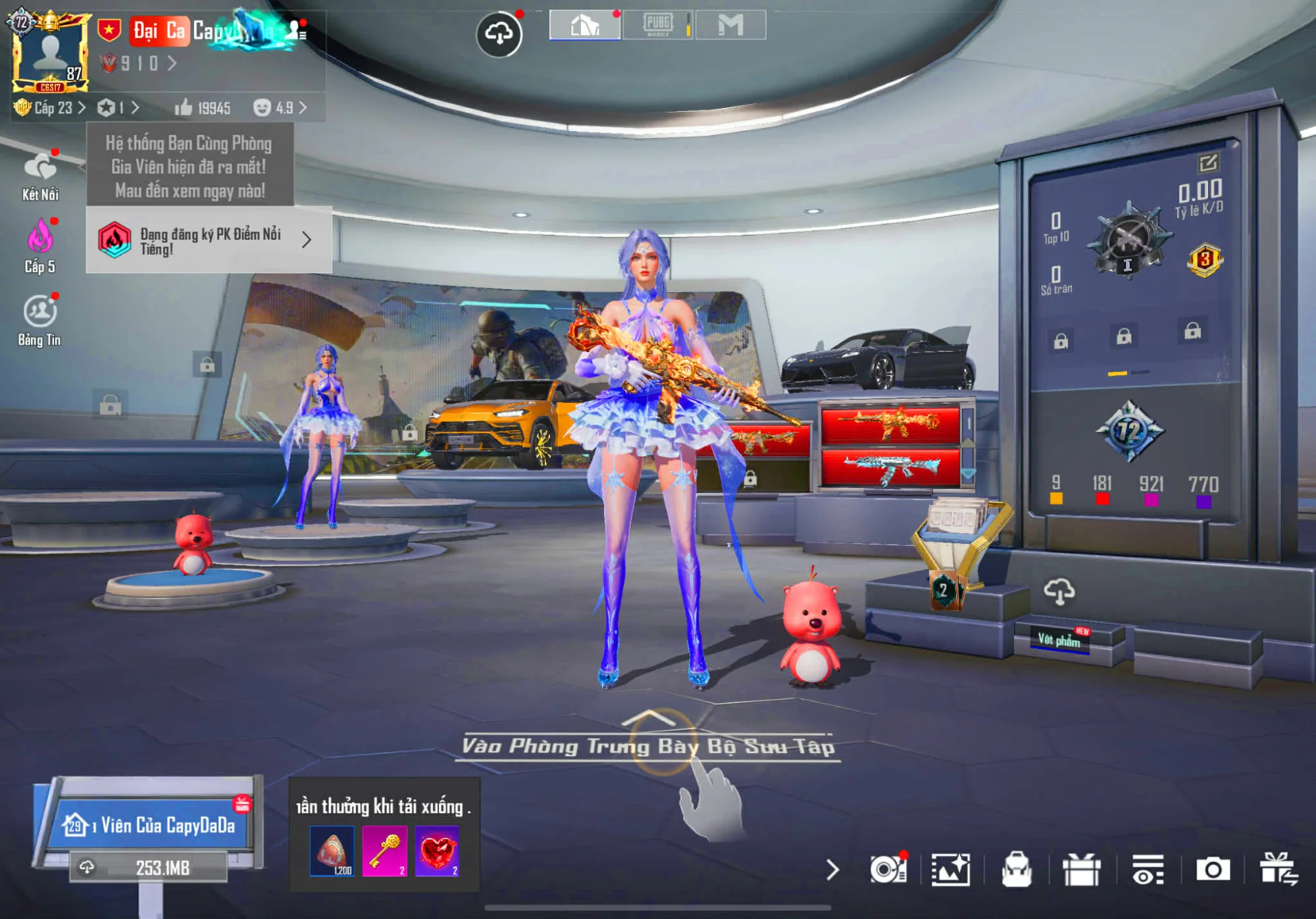The height and width of the screenshot is (919, 1316).
Task: Open the pink flame Cấp 5 icon
Action: coord(39,246)
